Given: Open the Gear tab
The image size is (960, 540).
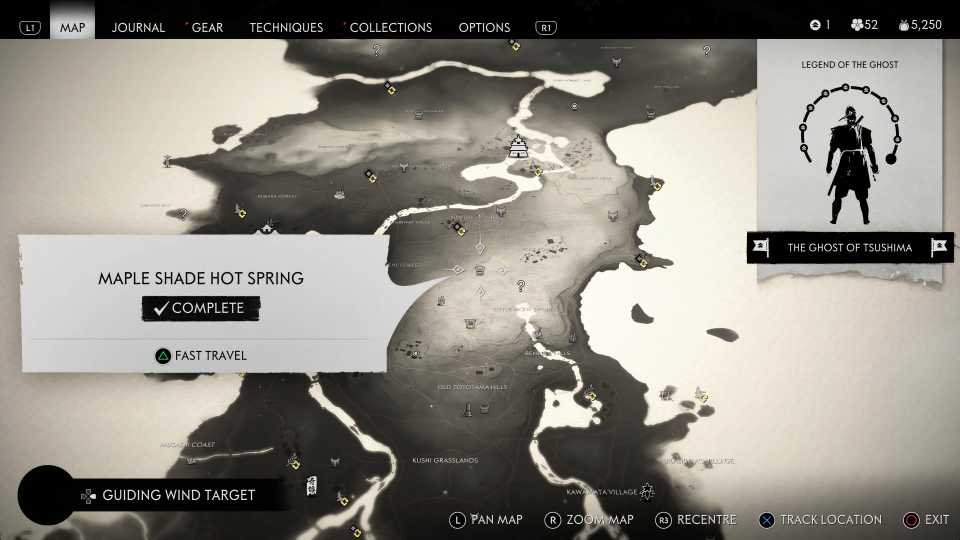Looking at the screenshot, I should click(x=207, y=27).
